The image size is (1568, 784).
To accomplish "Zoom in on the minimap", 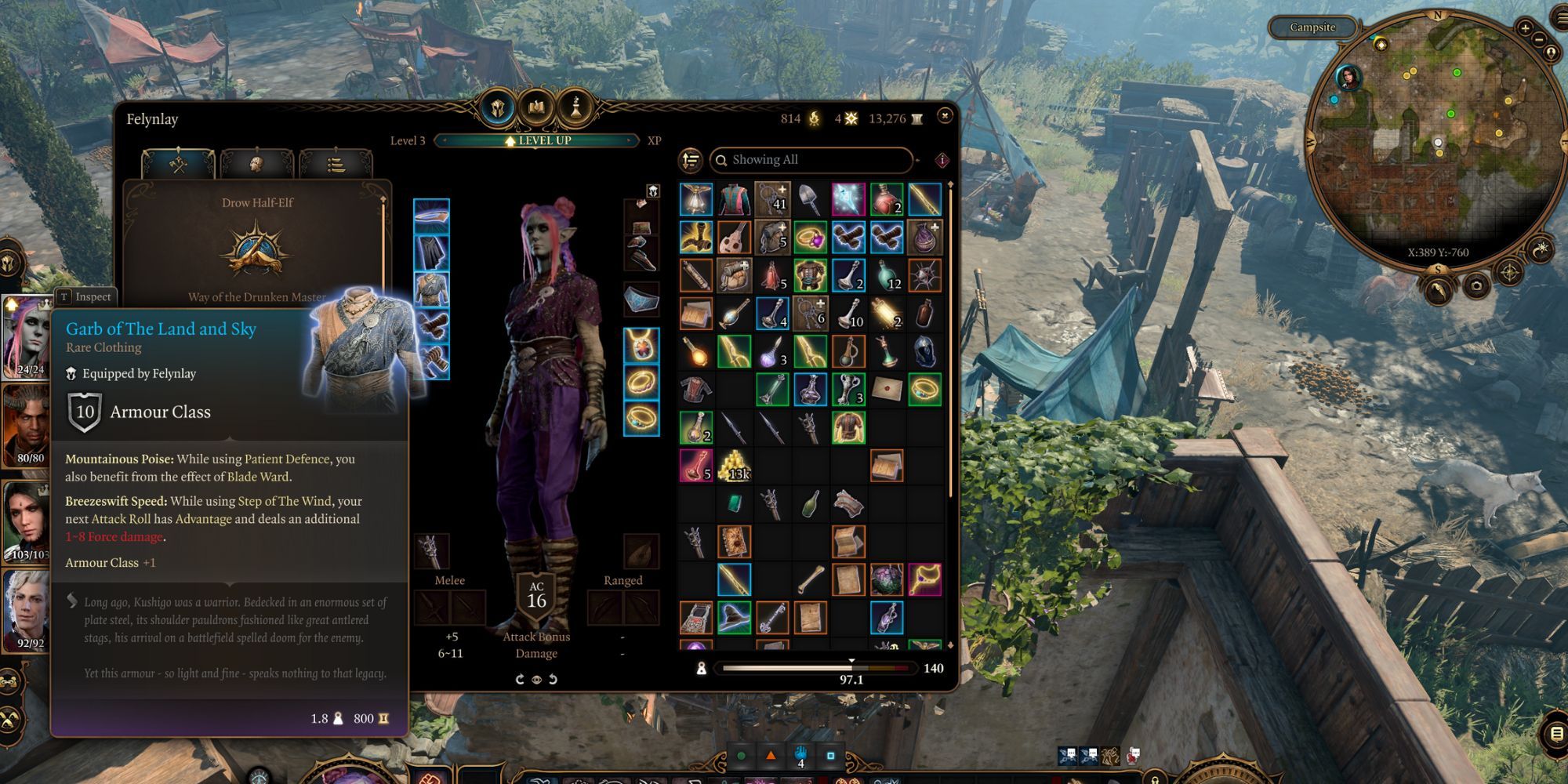I will [x=1525, y=28].
